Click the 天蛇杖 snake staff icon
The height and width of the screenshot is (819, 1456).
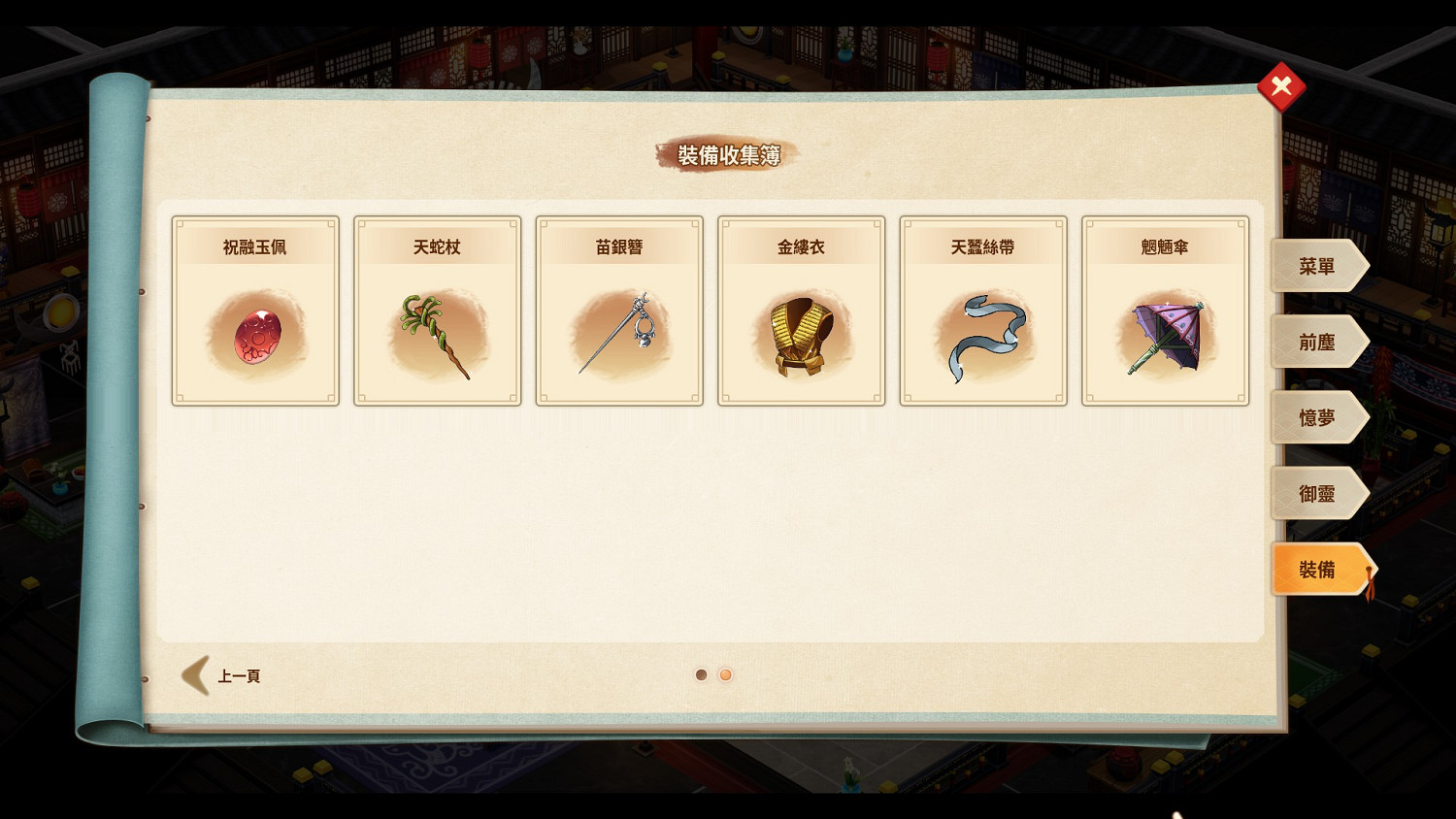pos(437,335)
